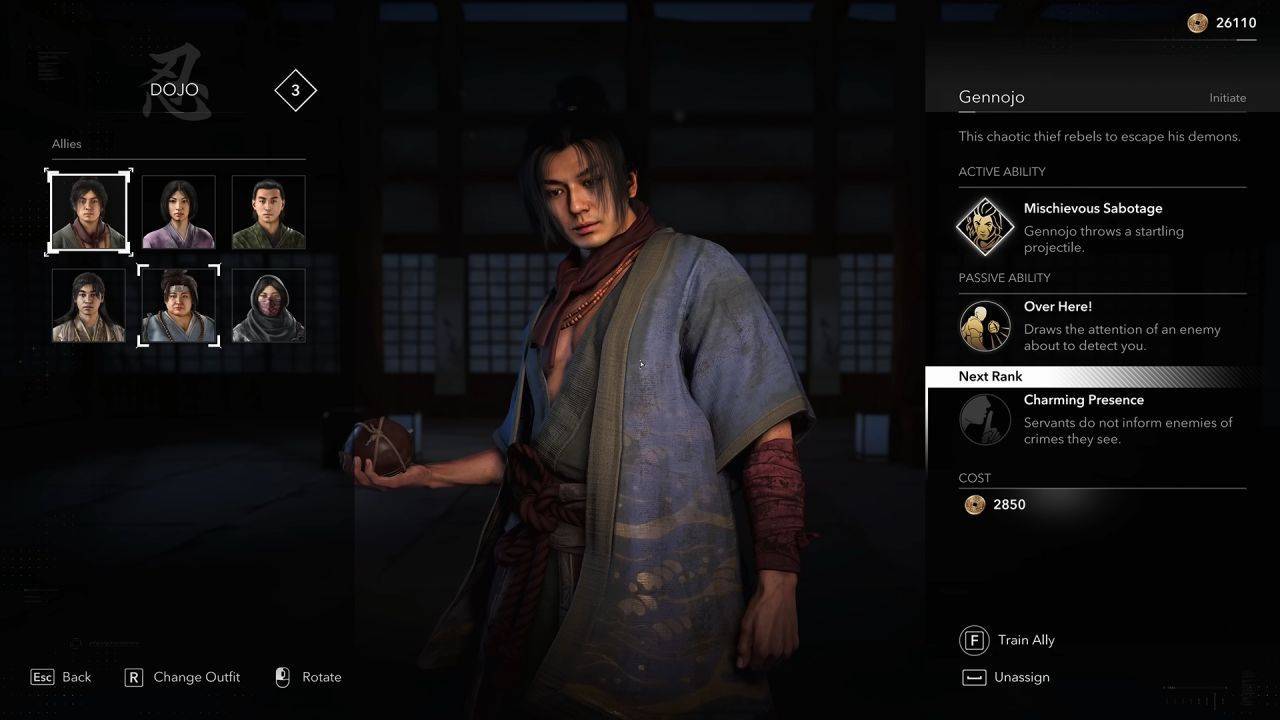View the Charming Presence next rank ability
The width and height of the screenshot is (1280, 720).
985,419
